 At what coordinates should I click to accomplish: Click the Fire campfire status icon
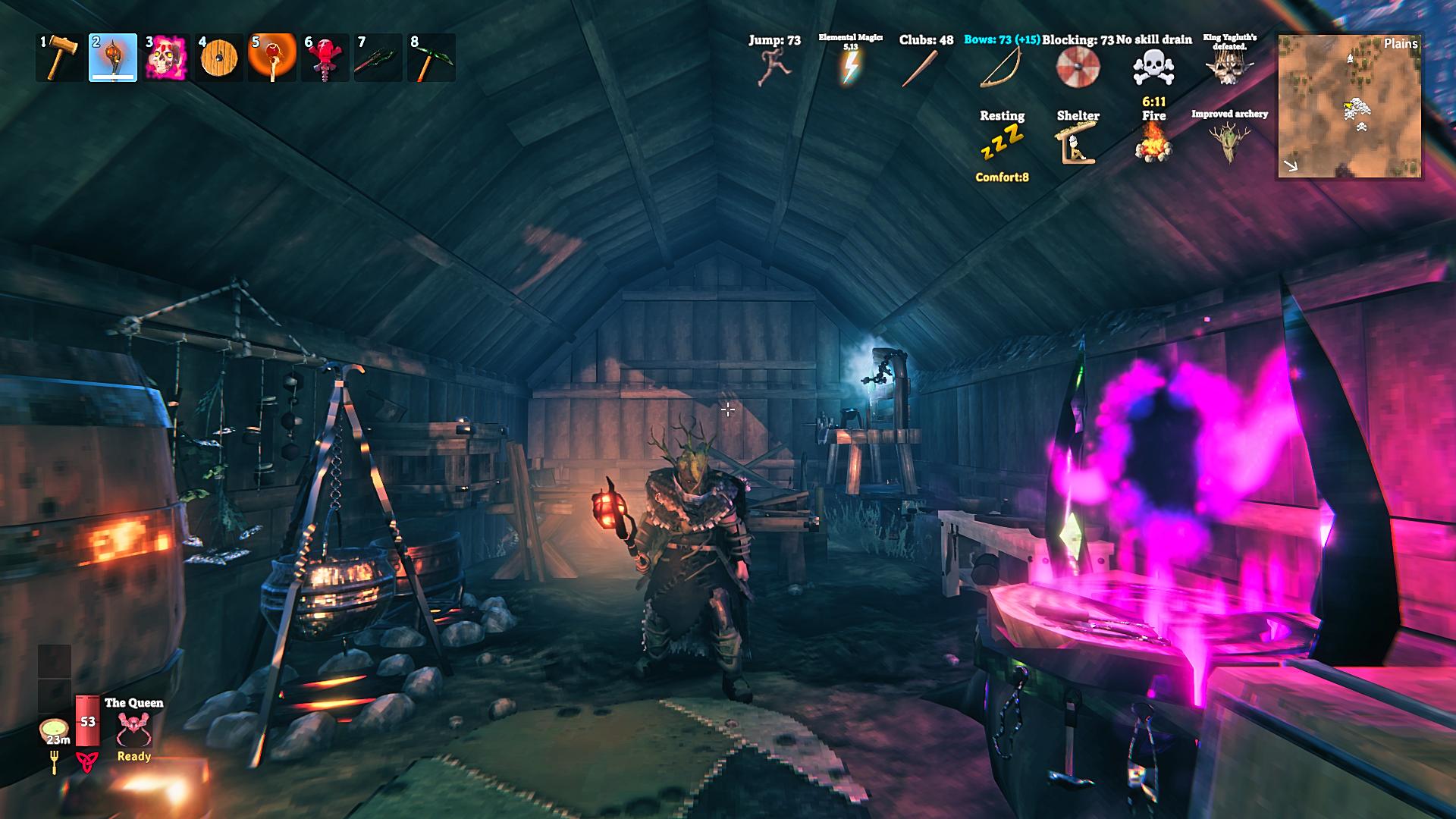click(x=1153, y=143)
